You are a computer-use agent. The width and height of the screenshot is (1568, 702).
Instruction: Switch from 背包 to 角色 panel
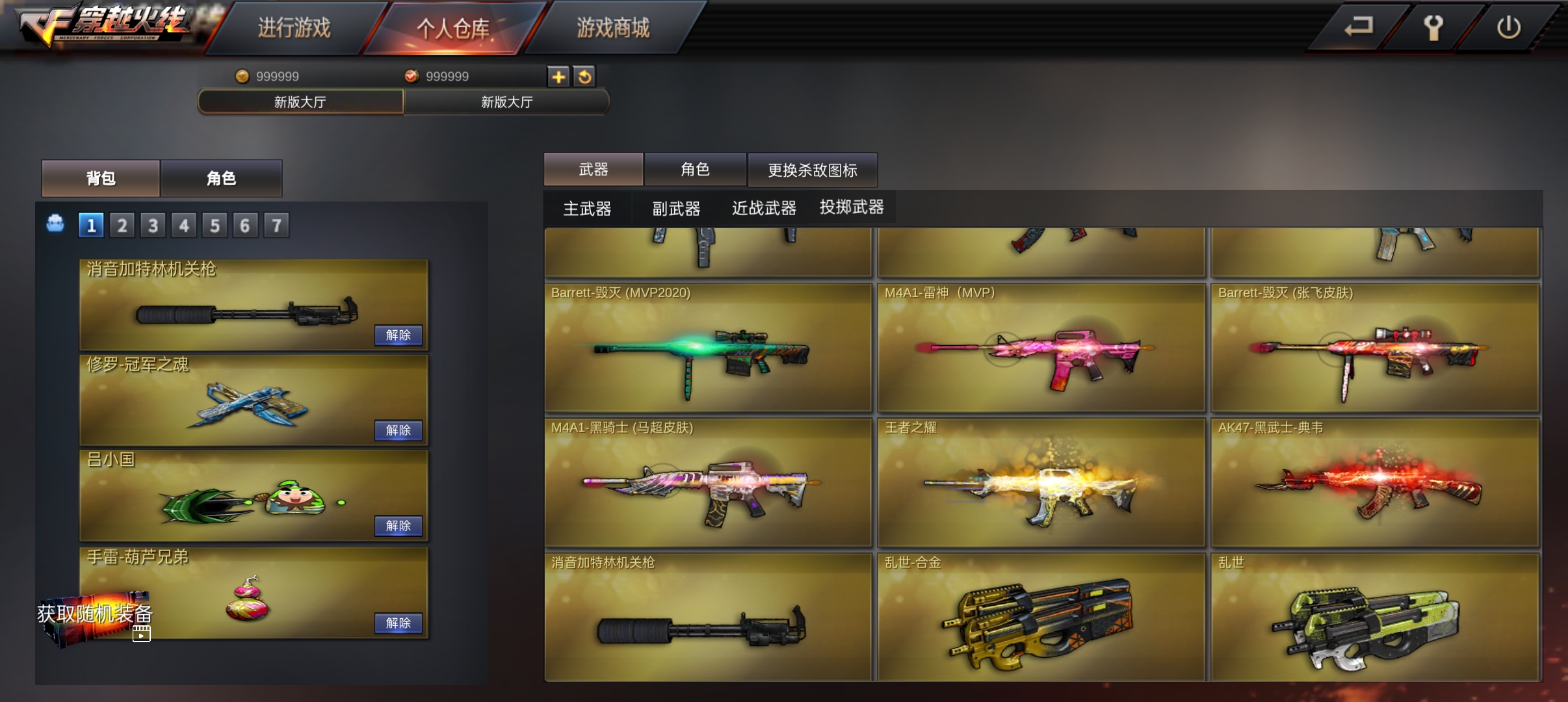(x=222, y=179)
